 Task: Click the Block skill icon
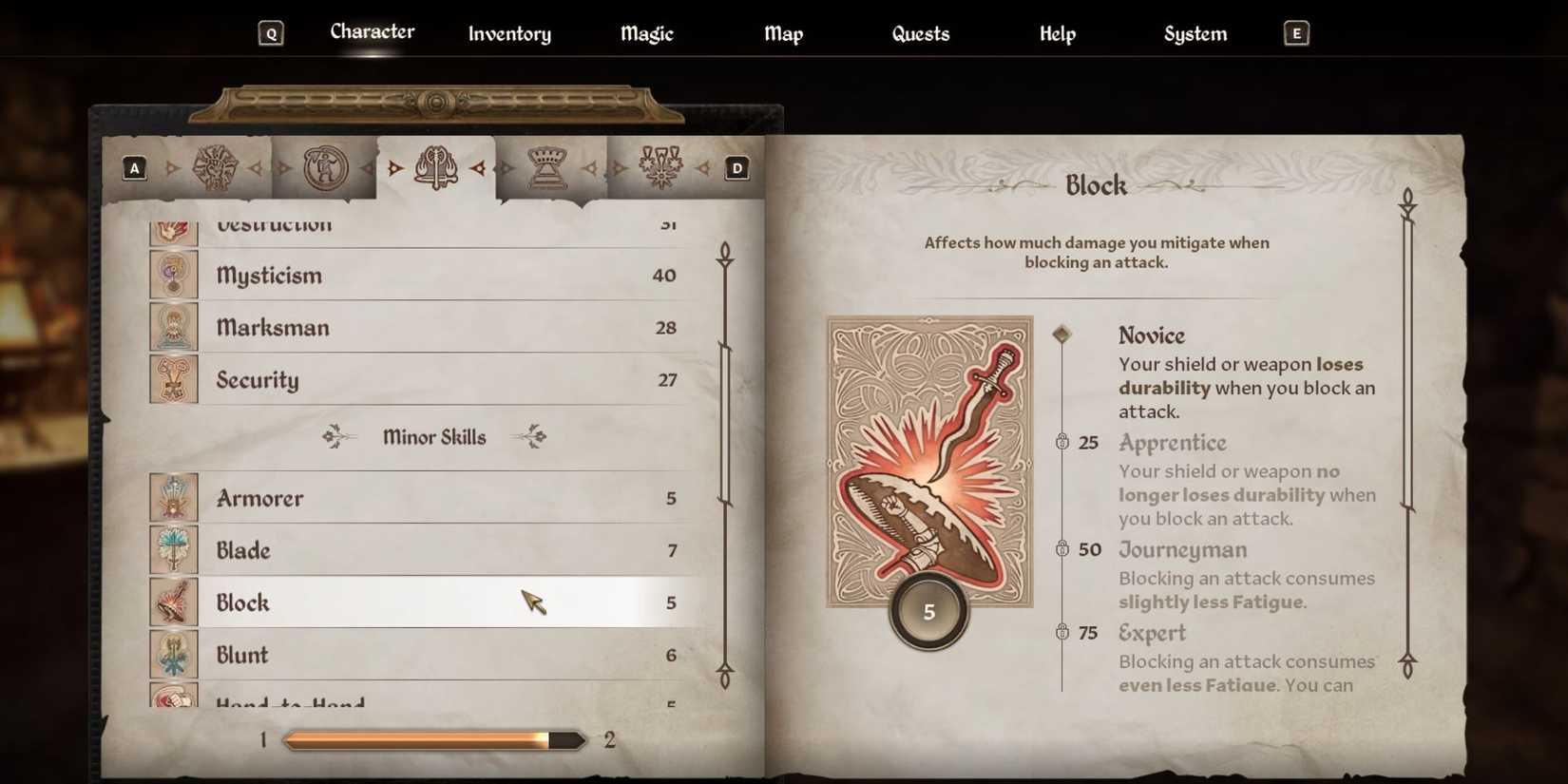click(174, 602)
